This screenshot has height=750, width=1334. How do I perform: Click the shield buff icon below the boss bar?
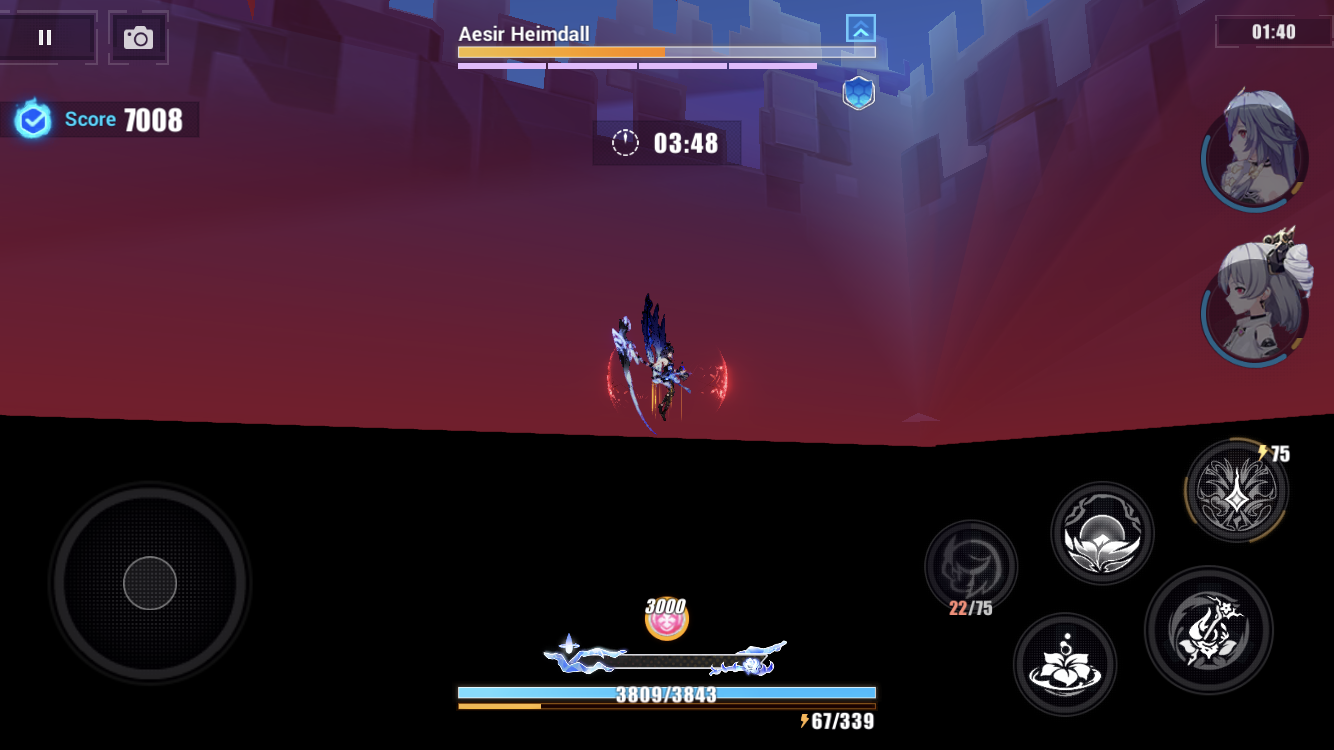[x=858, y=92]
